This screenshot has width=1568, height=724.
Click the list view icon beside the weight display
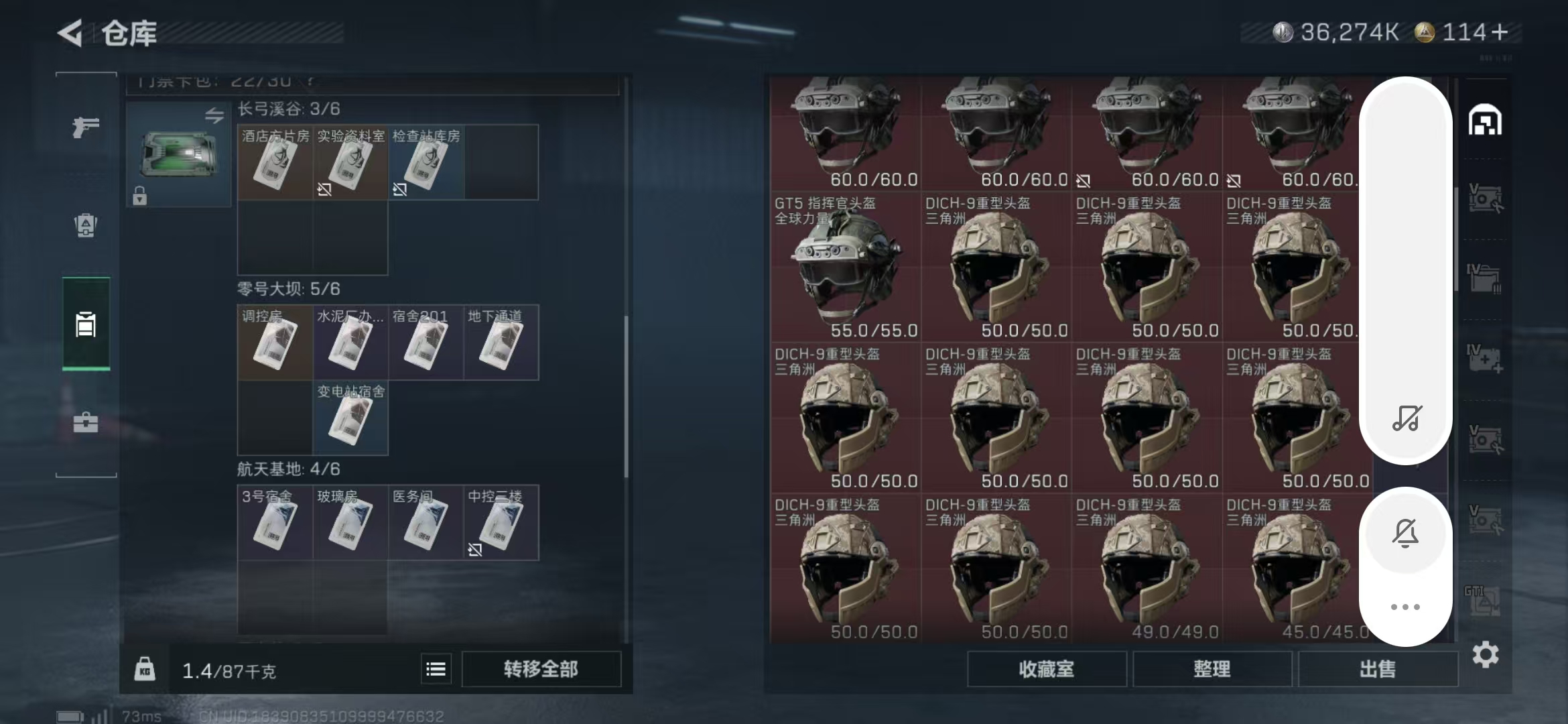pyautogui.click(x=435, y=669)
